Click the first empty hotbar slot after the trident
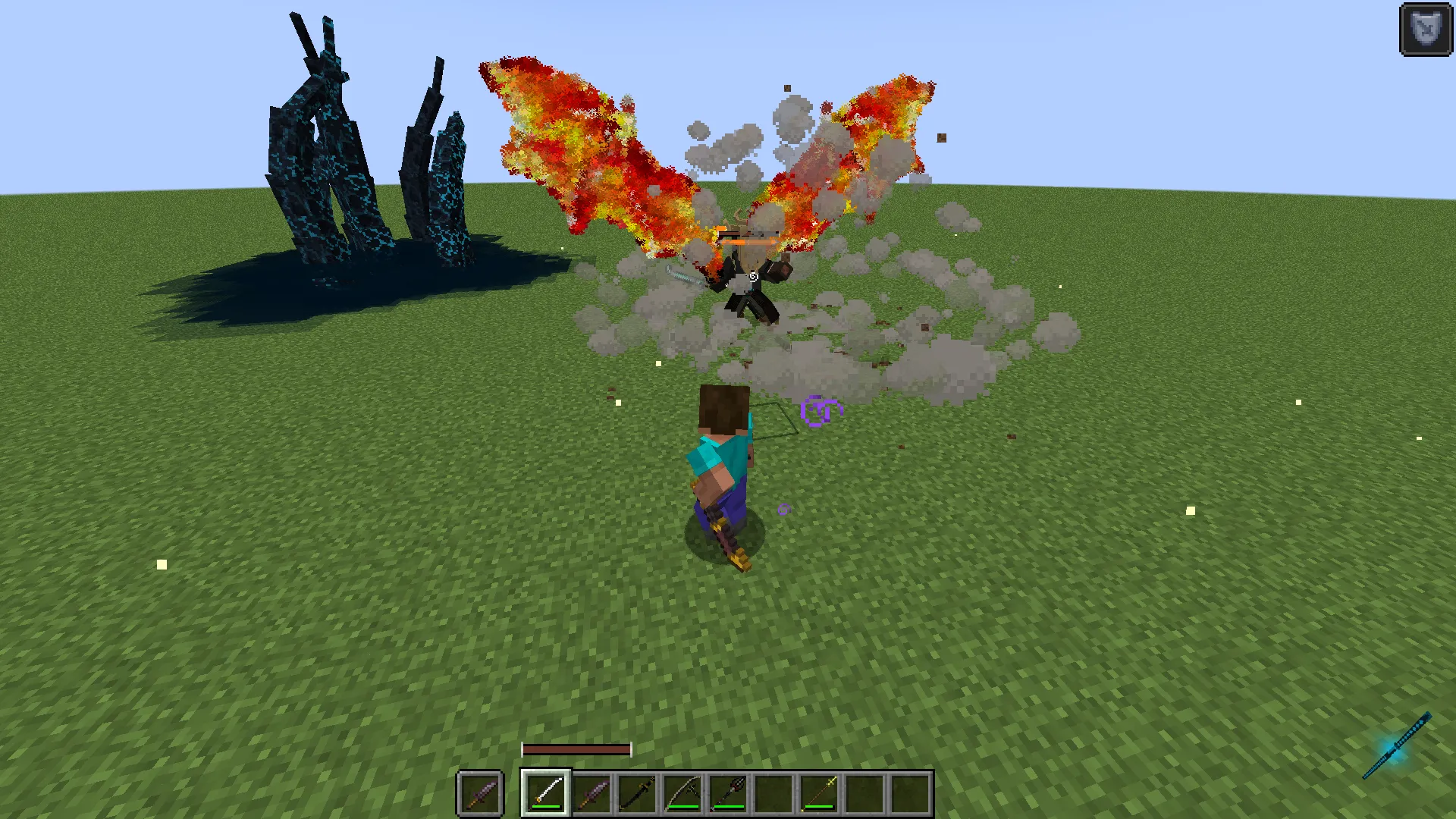1456x819 pixels. tap(774, 792)
